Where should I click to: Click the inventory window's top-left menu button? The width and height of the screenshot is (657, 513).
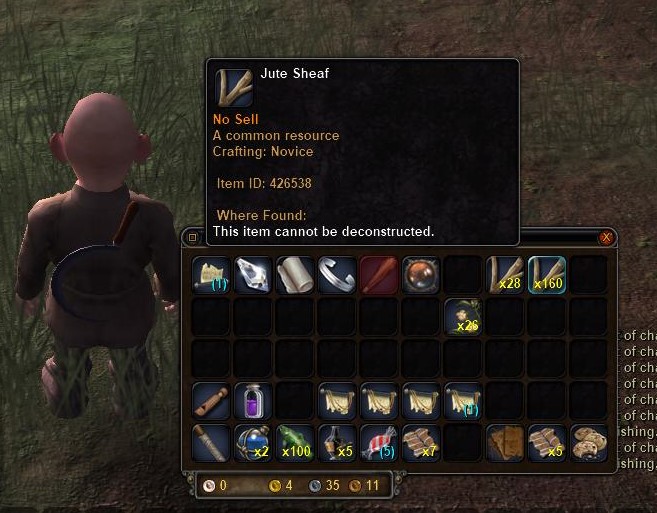pyautogui.click(x=192, y=238)
